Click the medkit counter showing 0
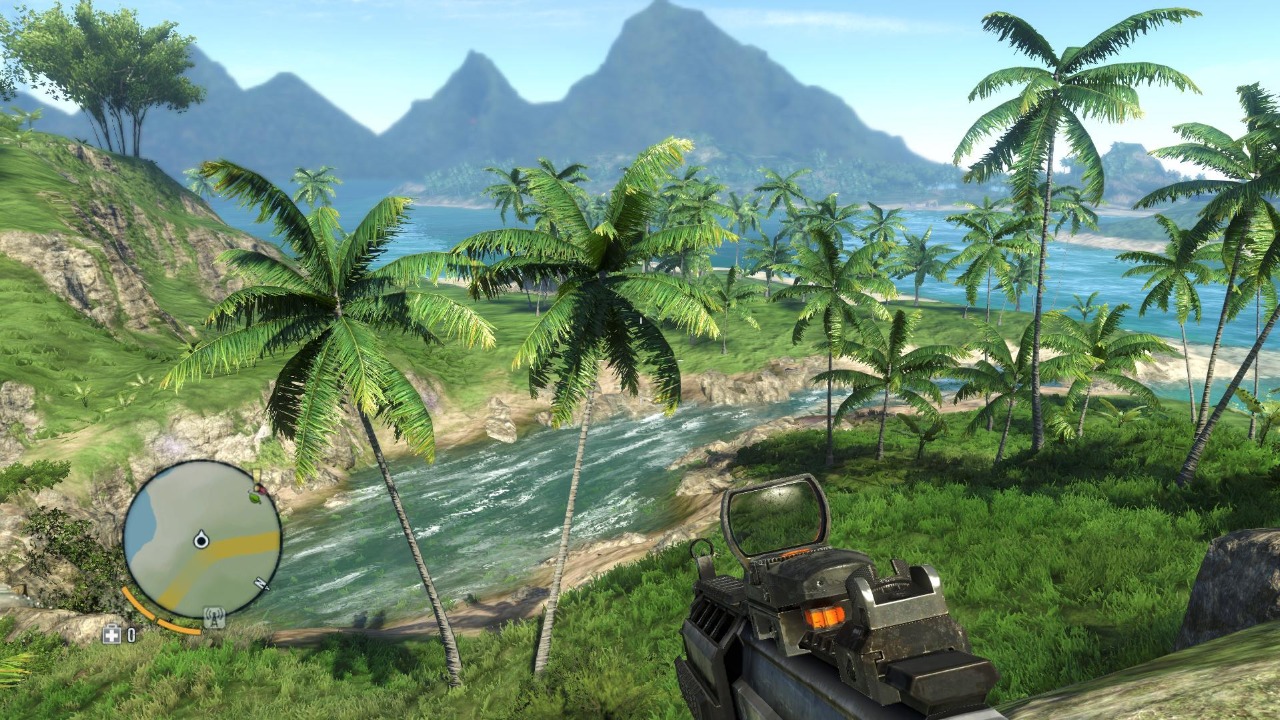1280x720 pixels. point(131,633)
